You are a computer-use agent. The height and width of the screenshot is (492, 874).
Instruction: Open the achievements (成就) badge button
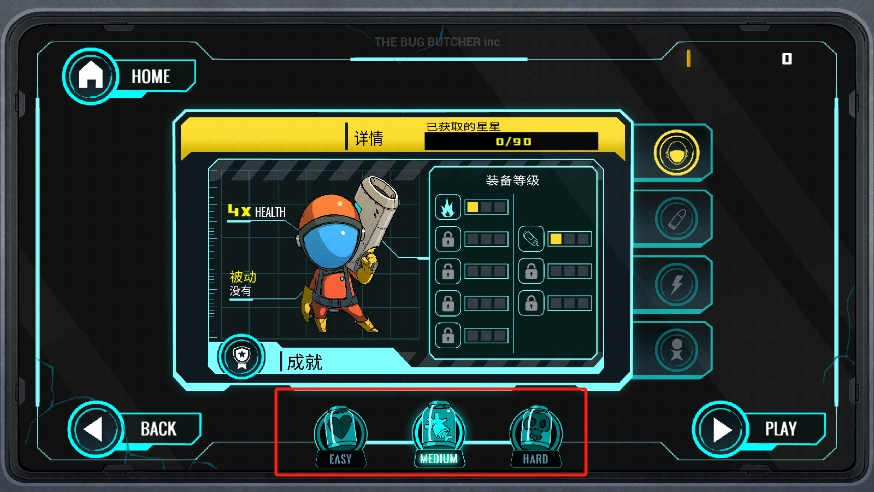pos(241,359)
